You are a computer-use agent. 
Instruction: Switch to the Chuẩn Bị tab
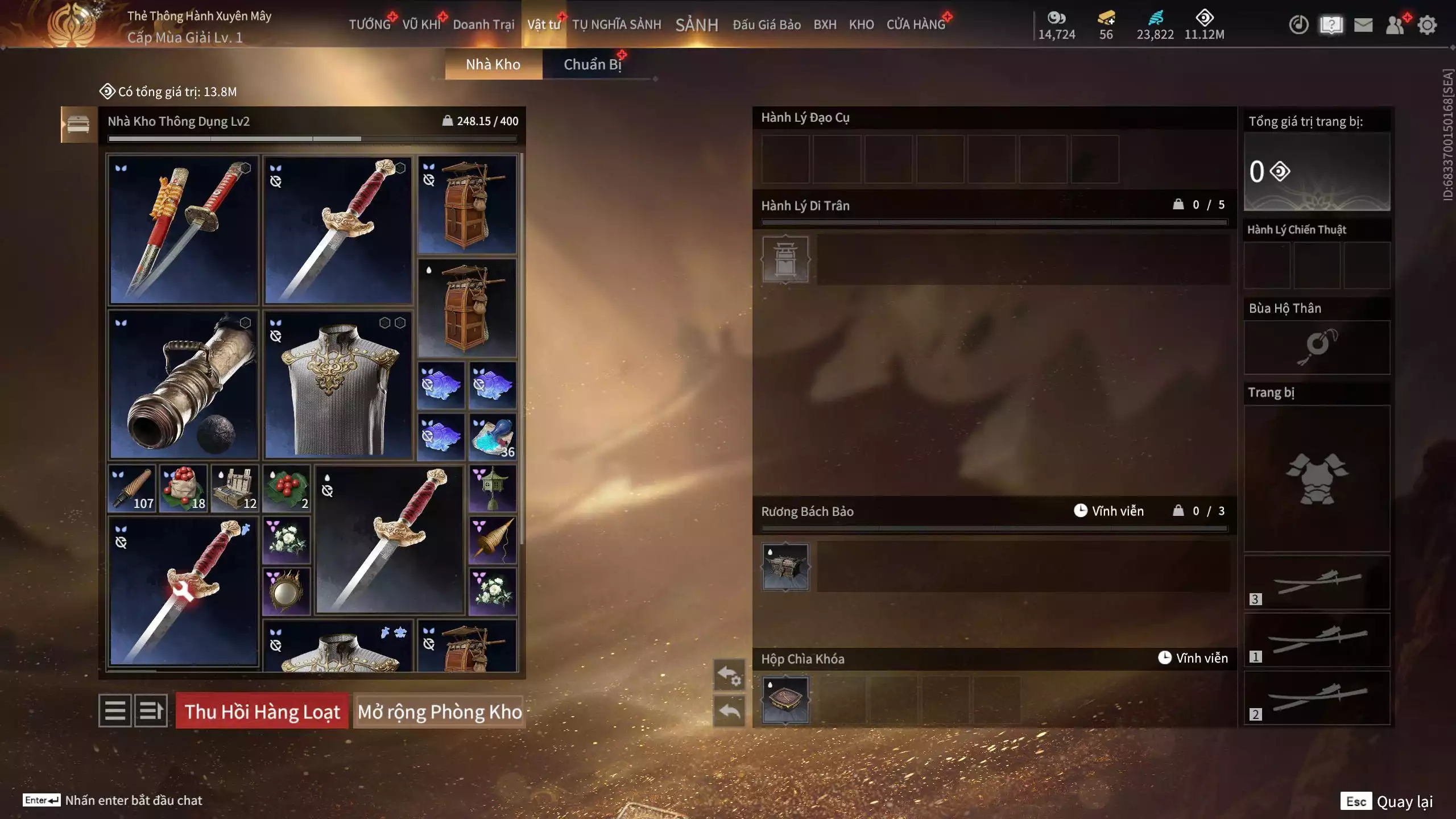(592, 64)
